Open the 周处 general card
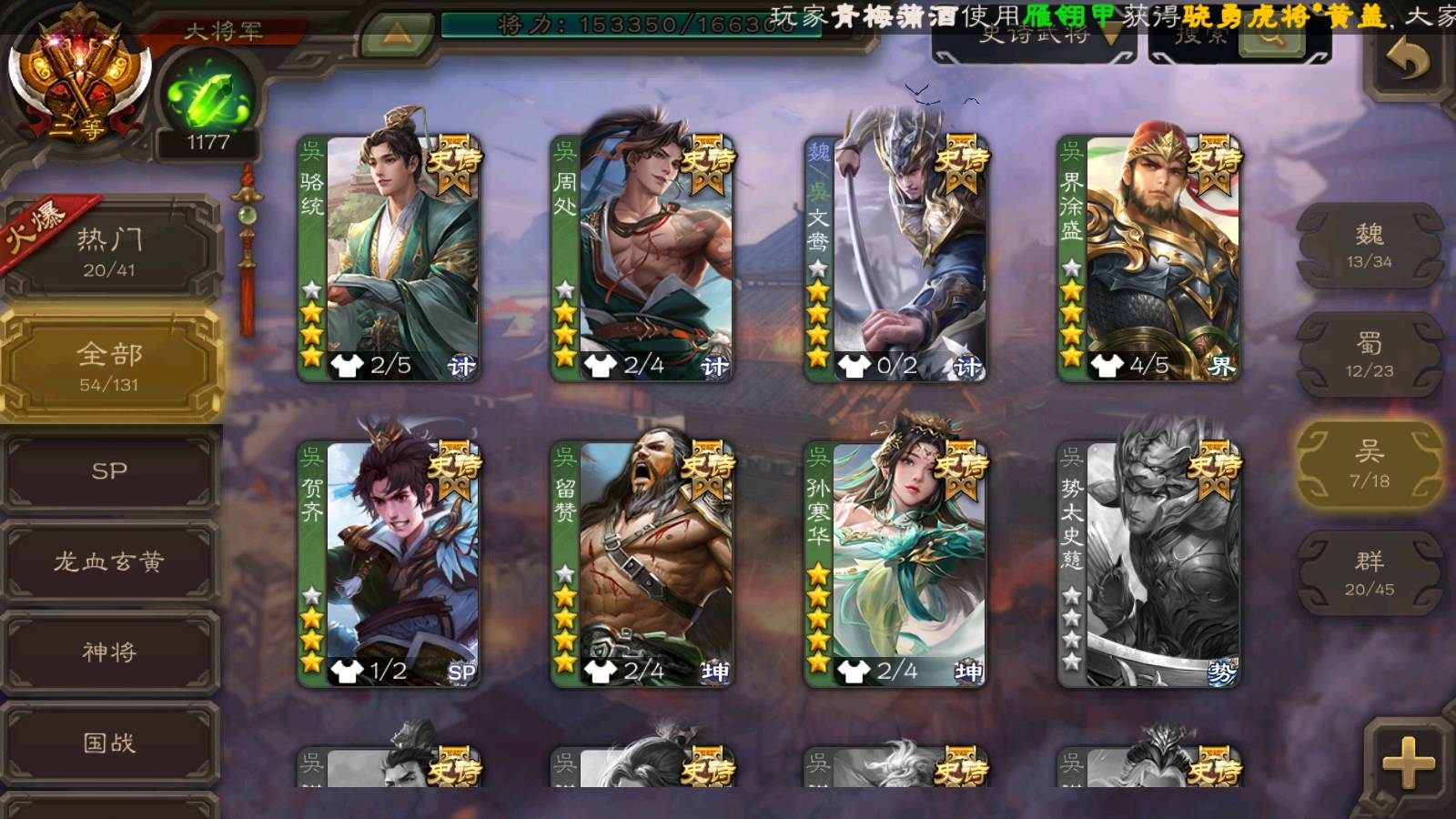The image size is (1456, 819). click(642, 258)
